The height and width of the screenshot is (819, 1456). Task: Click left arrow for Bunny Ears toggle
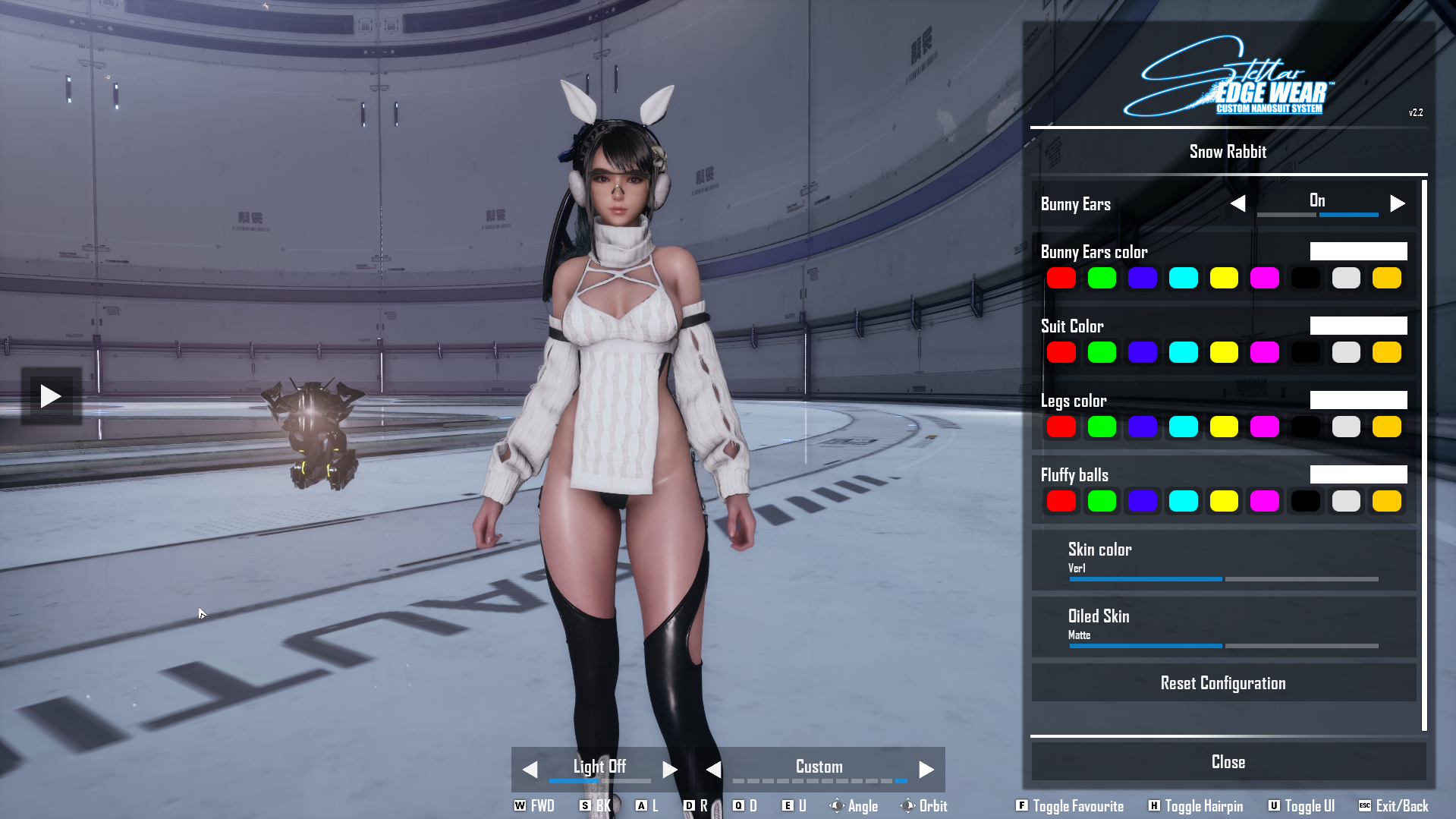tap(1237, 203)
